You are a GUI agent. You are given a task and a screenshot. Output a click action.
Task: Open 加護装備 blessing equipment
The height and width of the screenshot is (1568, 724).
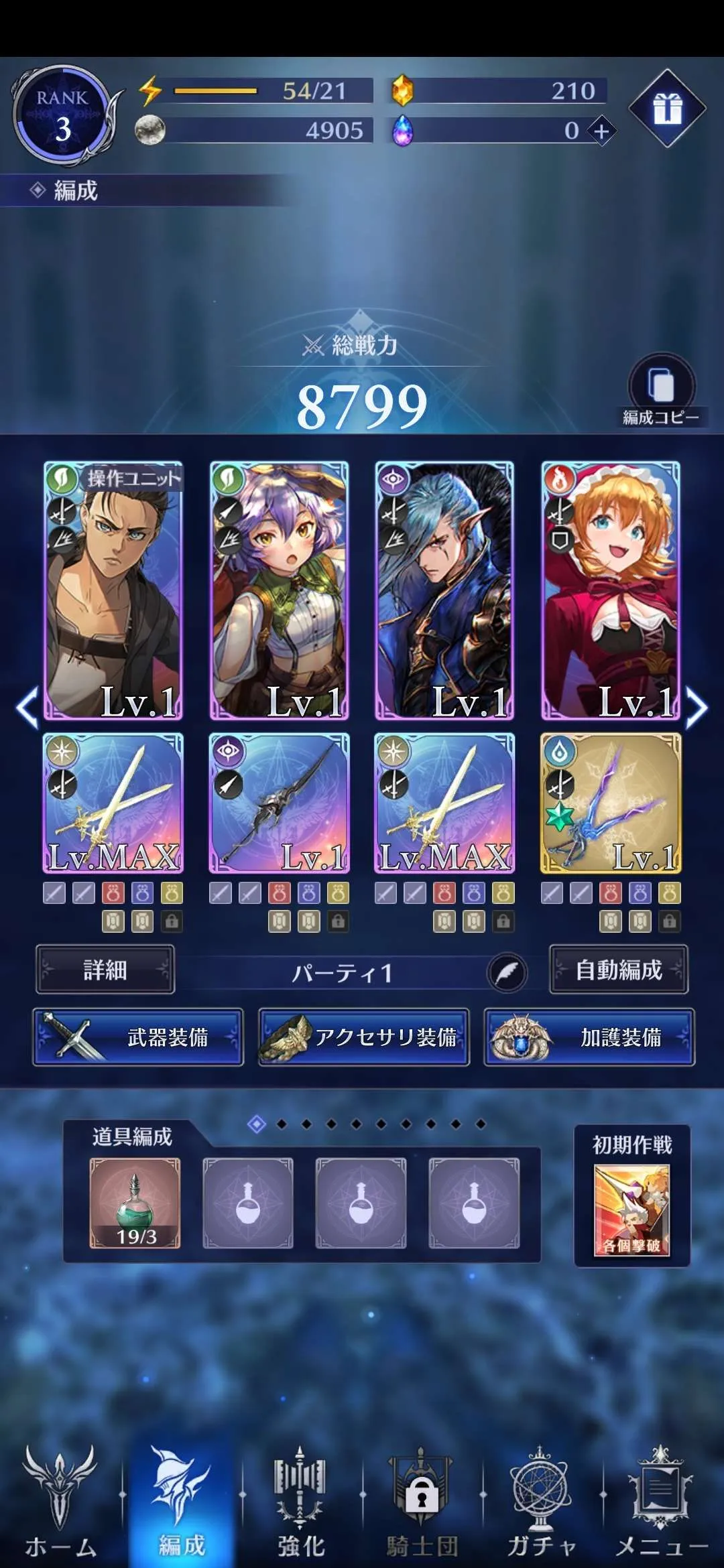pos(590,1037)
